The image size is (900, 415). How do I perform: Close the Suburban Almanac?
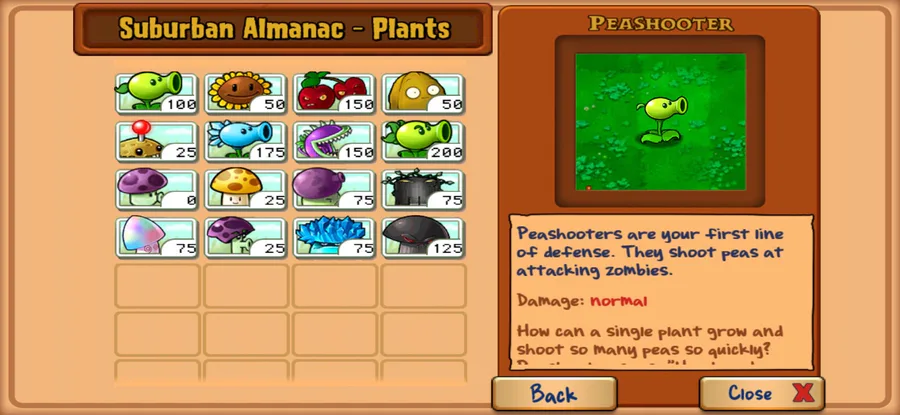[762, 393]
